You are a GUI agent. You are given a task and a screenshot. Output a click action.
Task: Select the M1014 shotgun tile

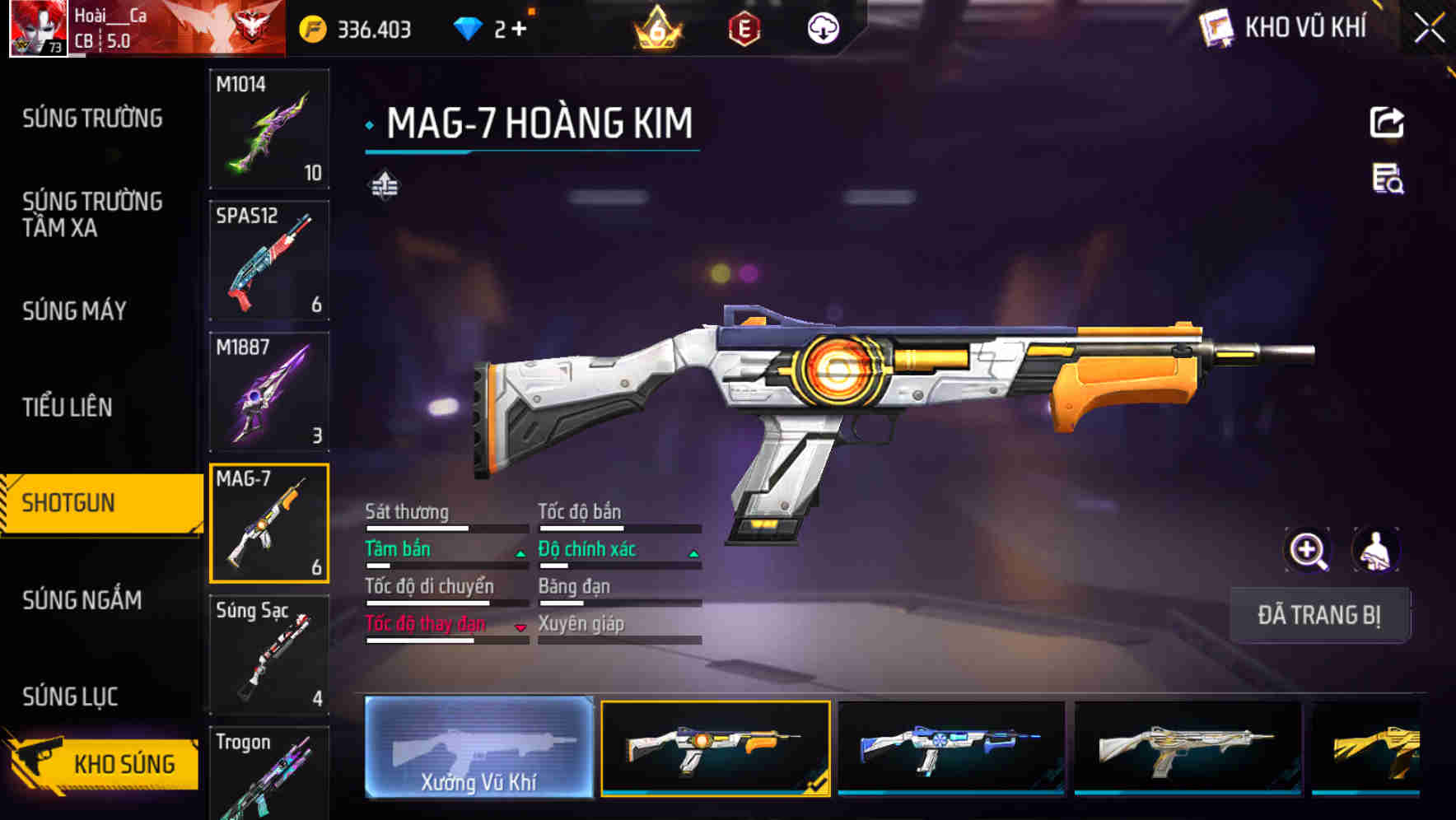pyautogui.click(x=269, y=128)
